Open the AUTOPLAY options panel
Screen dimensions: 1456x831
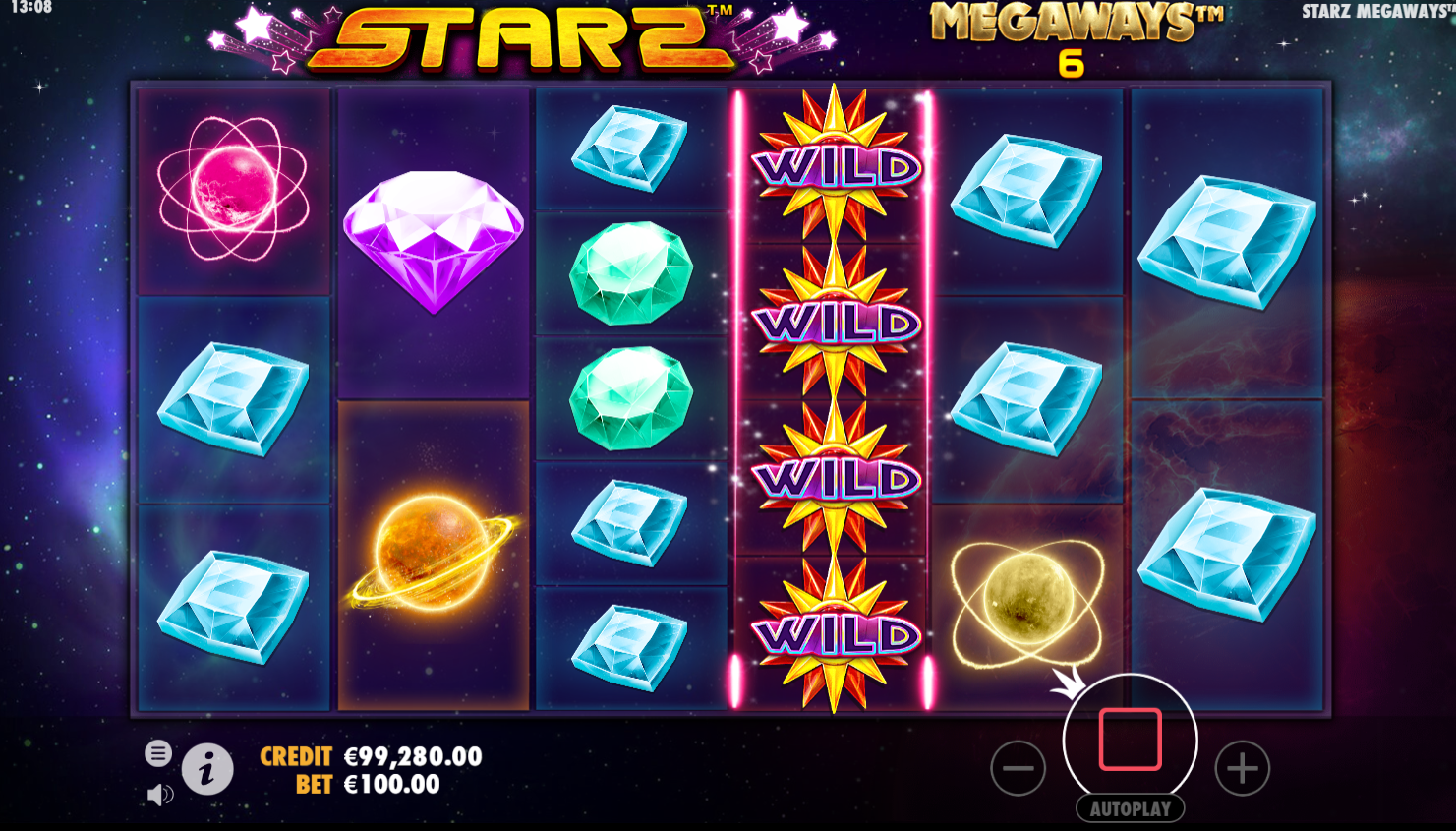tap(1131, 809)
